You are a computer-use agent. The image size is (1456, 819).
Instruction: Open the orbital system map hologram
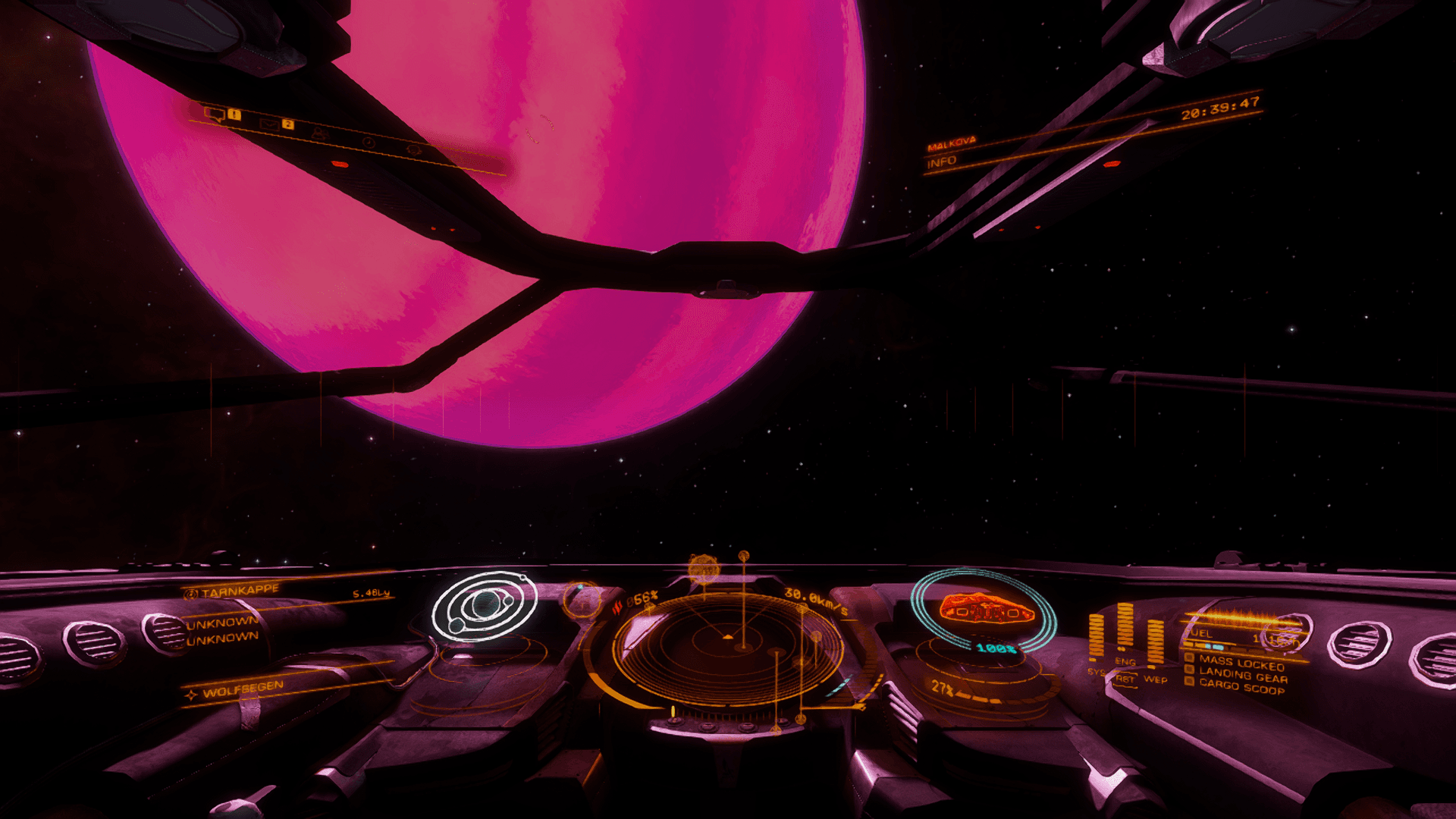tap(484, 607)
